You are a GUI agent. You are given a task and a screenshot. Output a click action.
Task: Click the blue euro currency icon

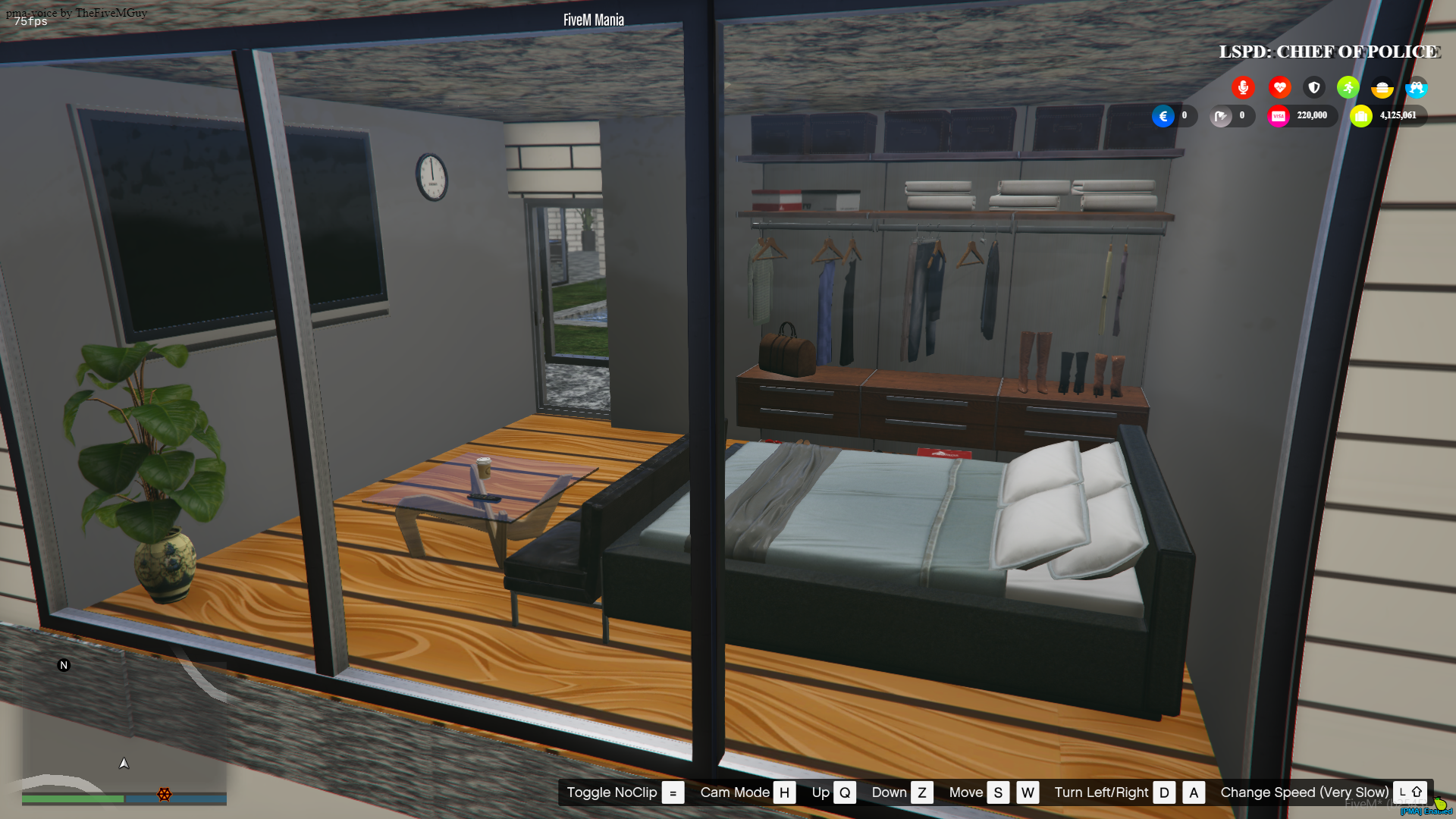[x=1163, y=115]
